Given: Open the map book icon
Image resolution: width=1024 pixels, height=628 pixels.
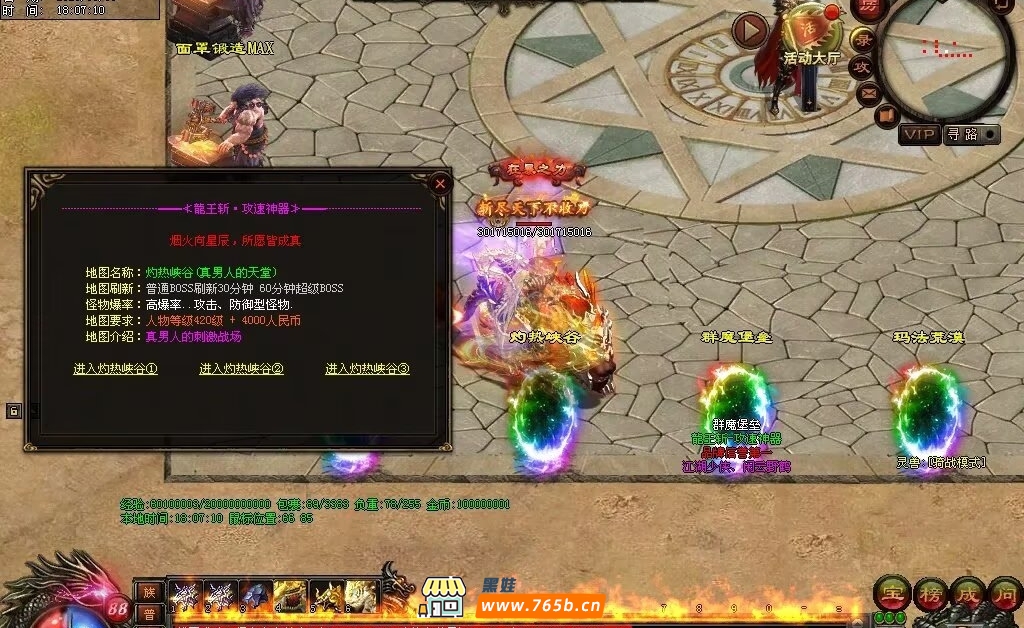Looking at the screenshot, I should 886,116.
